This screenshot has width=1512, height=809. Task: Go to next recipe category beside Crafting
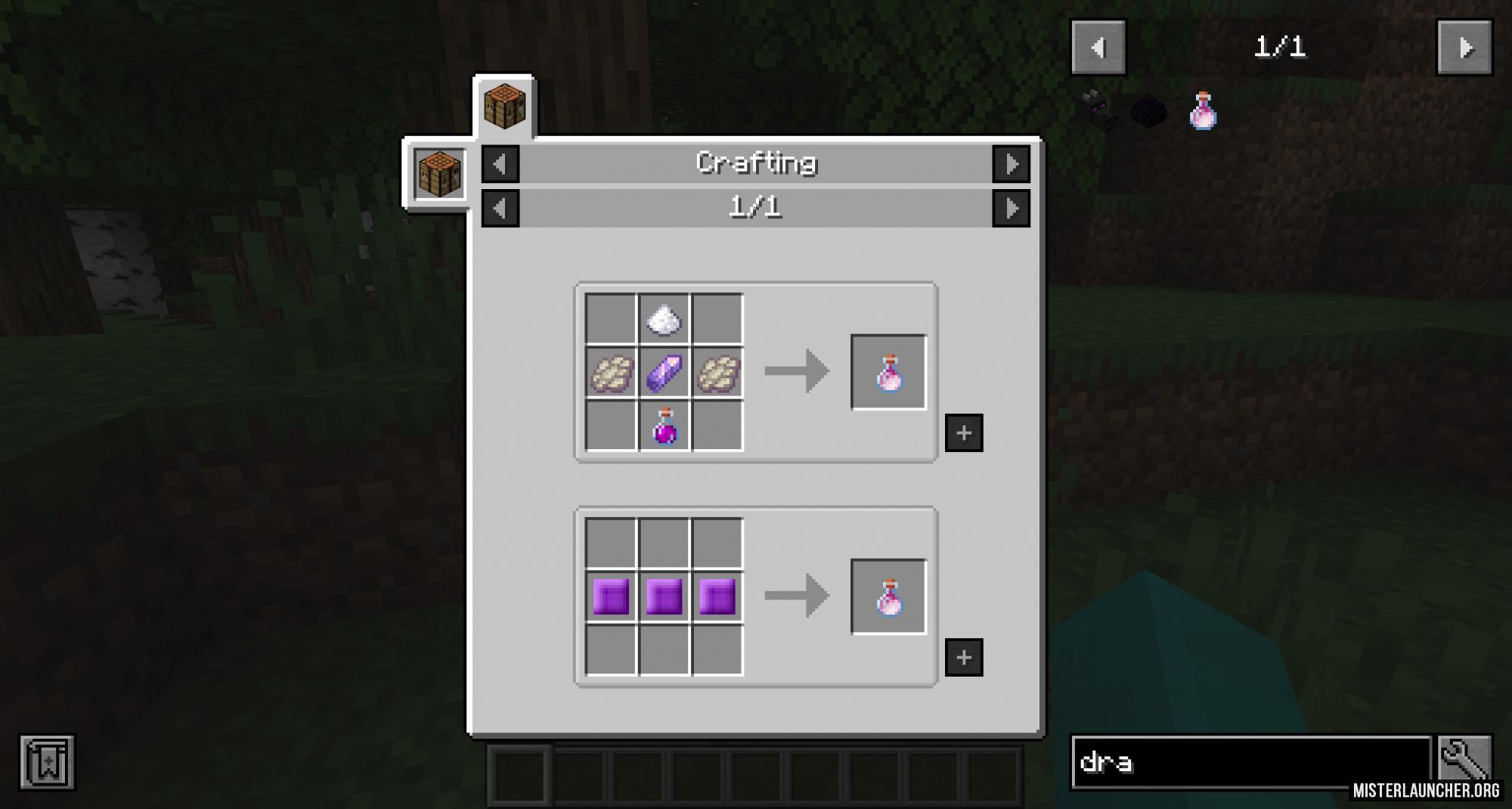(x=1011, y=164)
